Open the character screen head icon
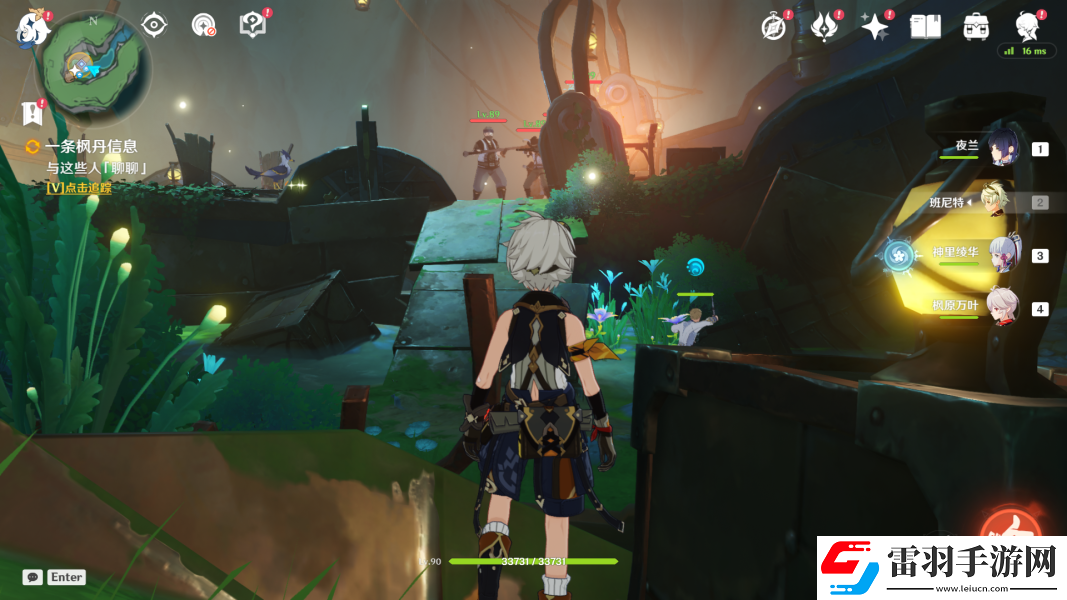Image resolution: width=1067 pixels, height=600 pixels. click(x=1027, y=26)
